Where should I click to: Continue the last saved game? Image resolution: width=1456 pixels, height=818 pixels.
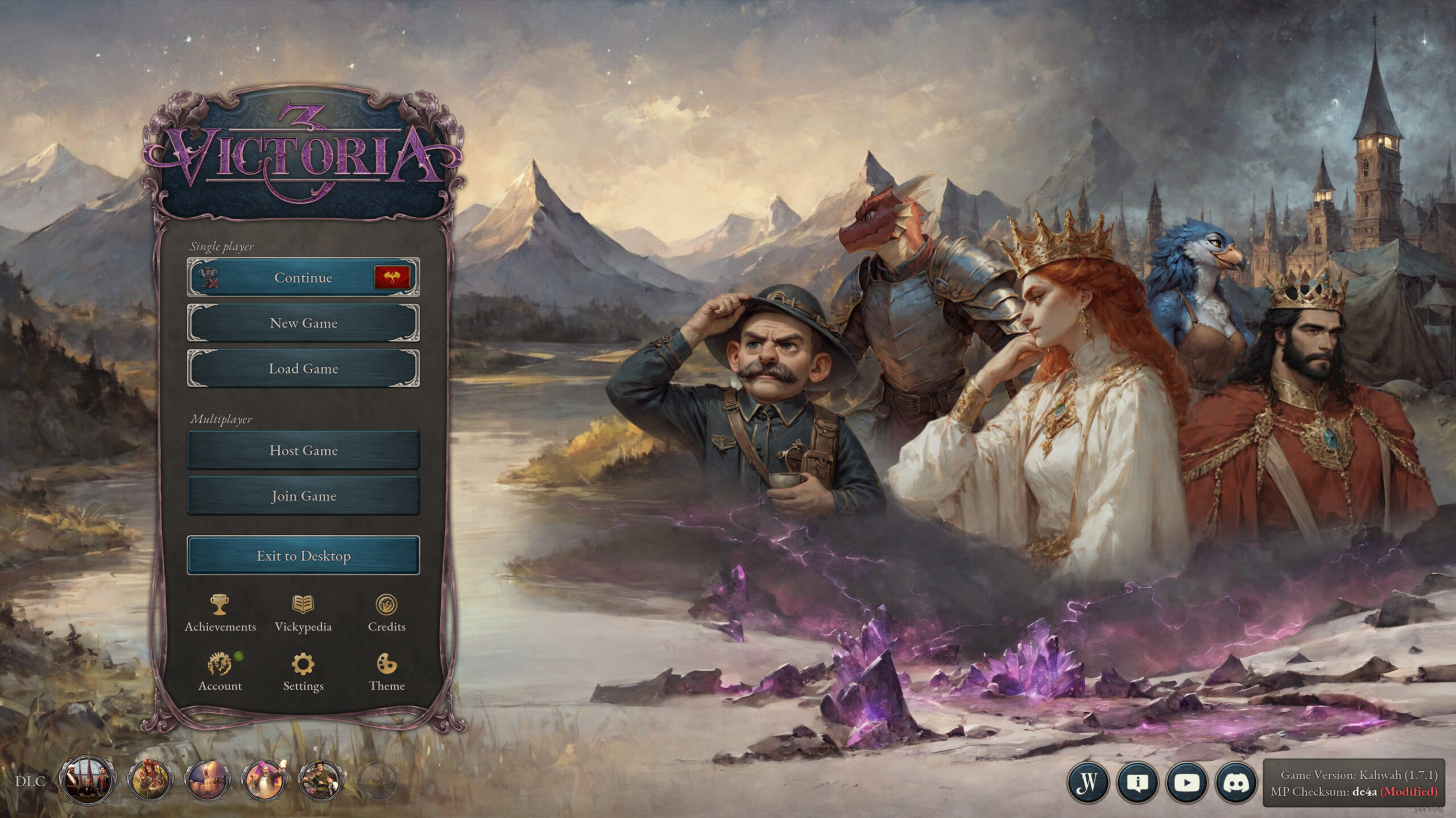(303, 277)
